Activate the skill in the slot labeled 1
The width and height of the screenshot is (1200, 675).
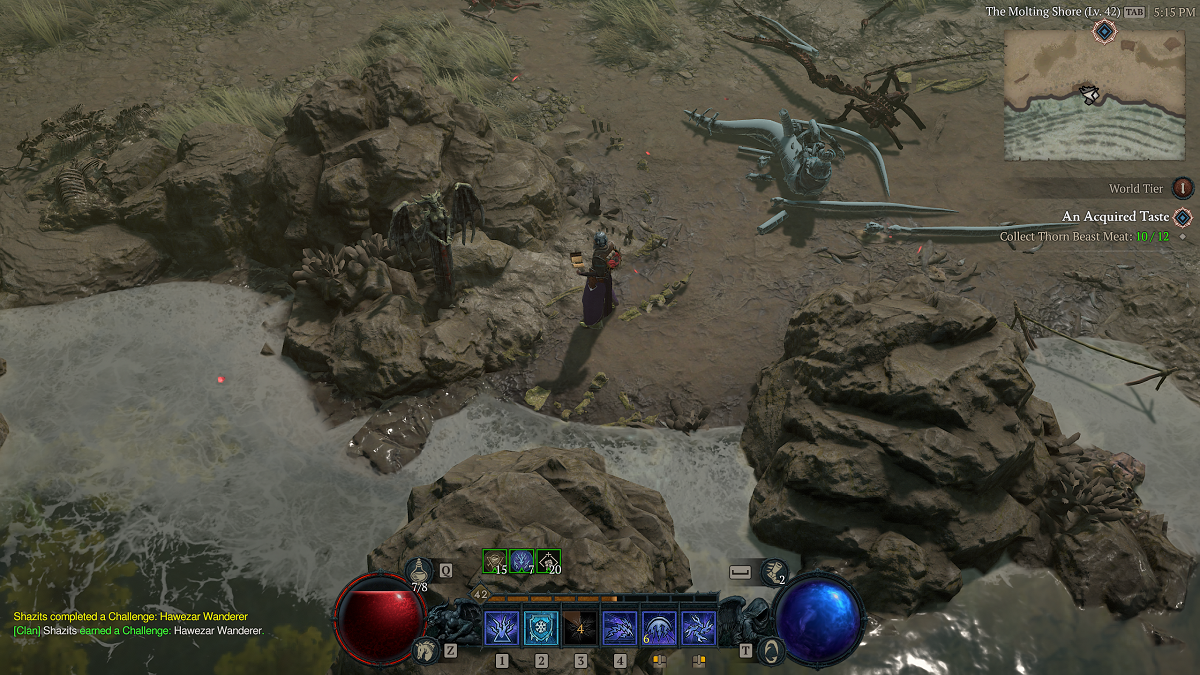click(501, 628)
